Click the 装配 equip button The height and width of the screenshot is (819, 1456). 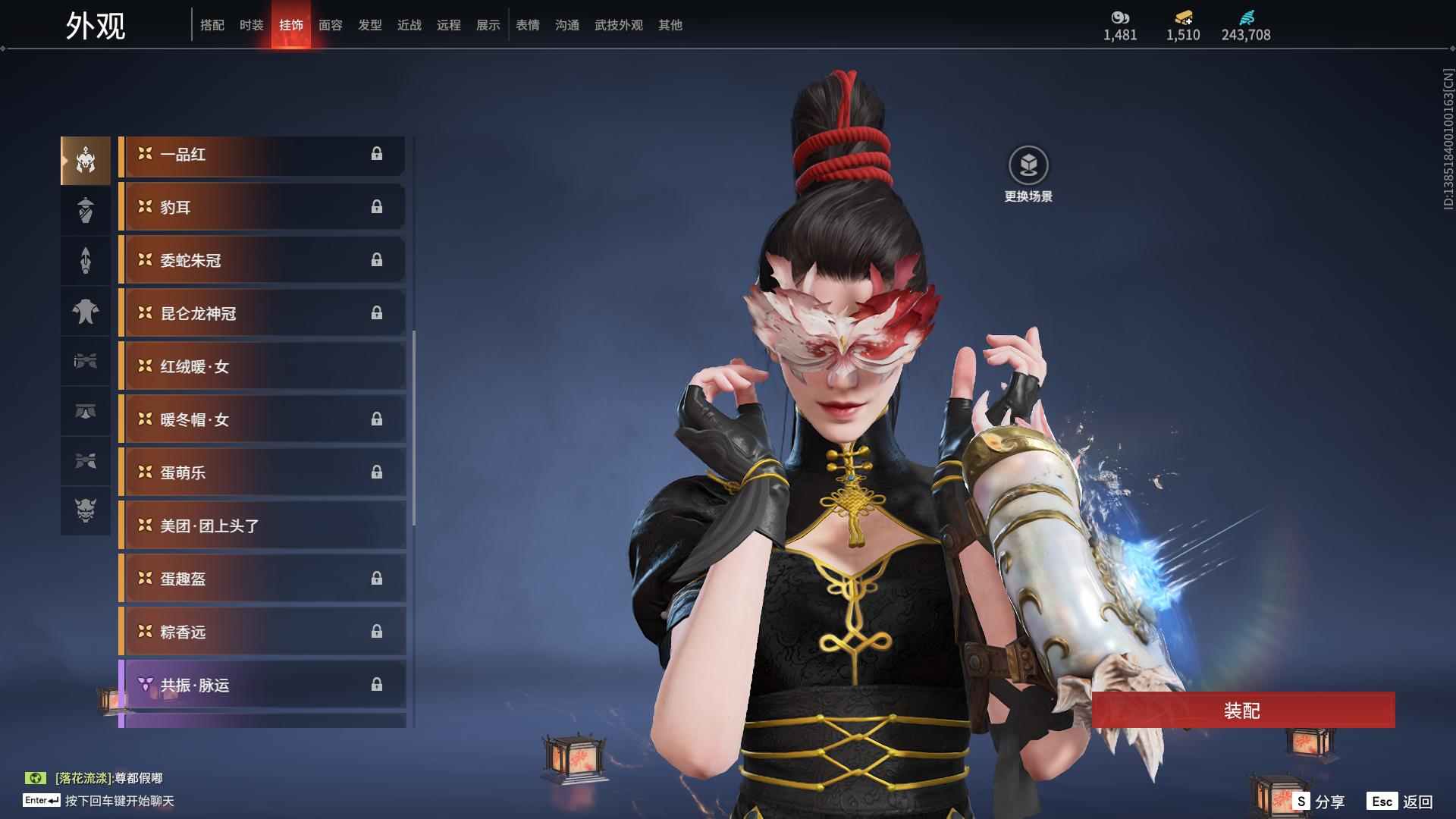[x=1242, y=710]
